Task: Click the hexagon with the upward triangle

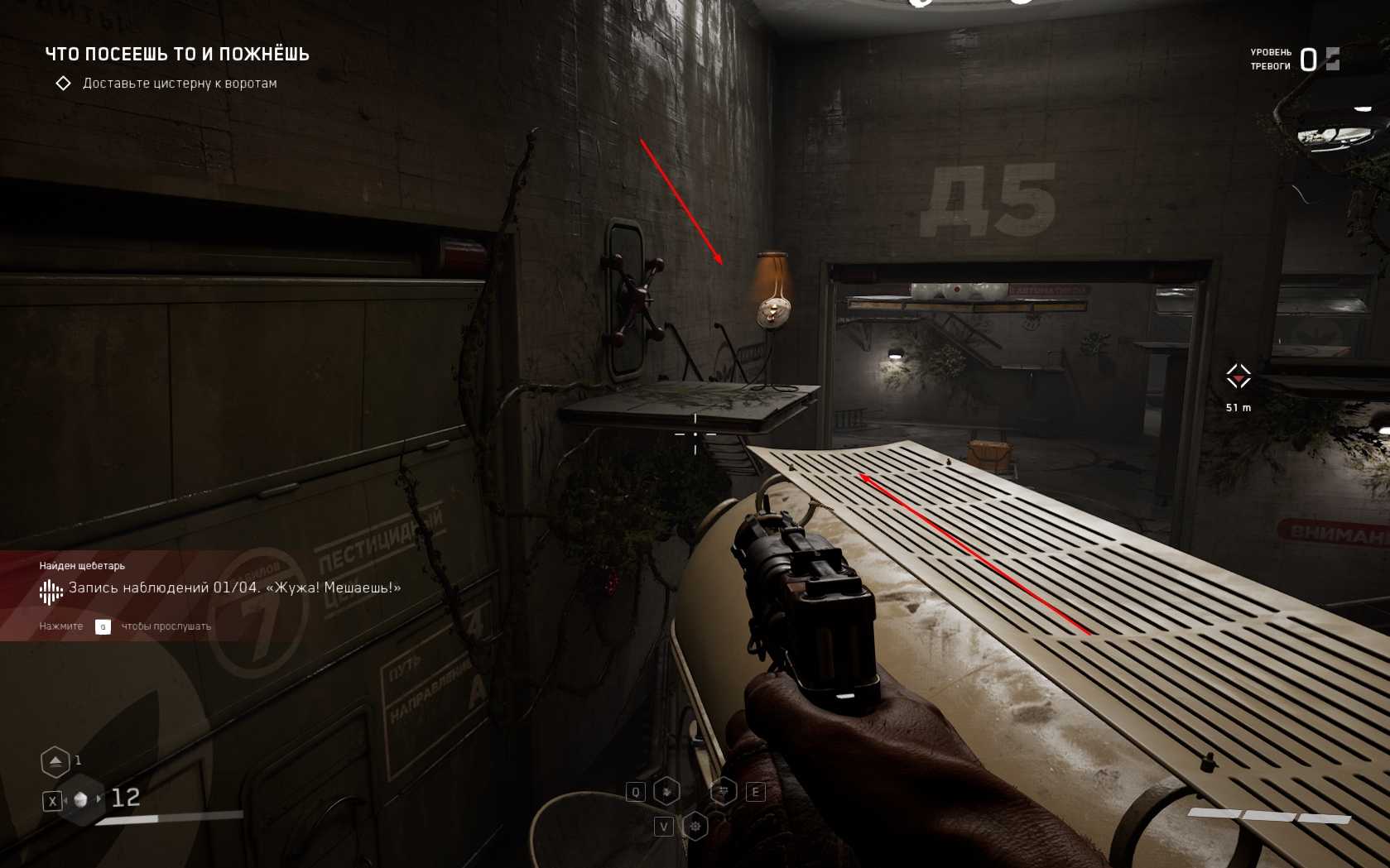Action: tap(55, 761)
